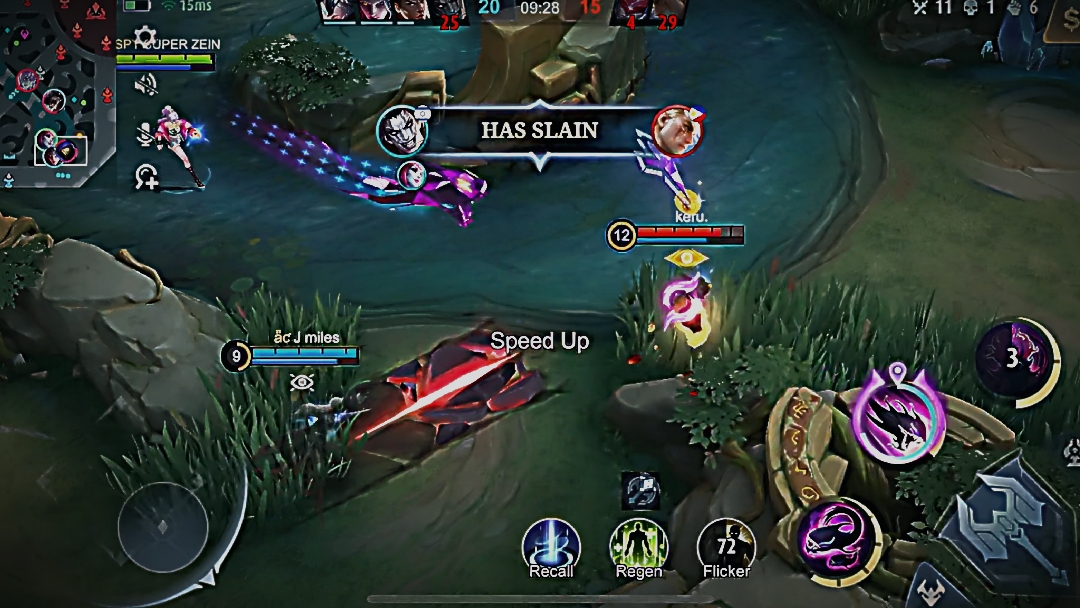Activate the Recall spell

551,546
